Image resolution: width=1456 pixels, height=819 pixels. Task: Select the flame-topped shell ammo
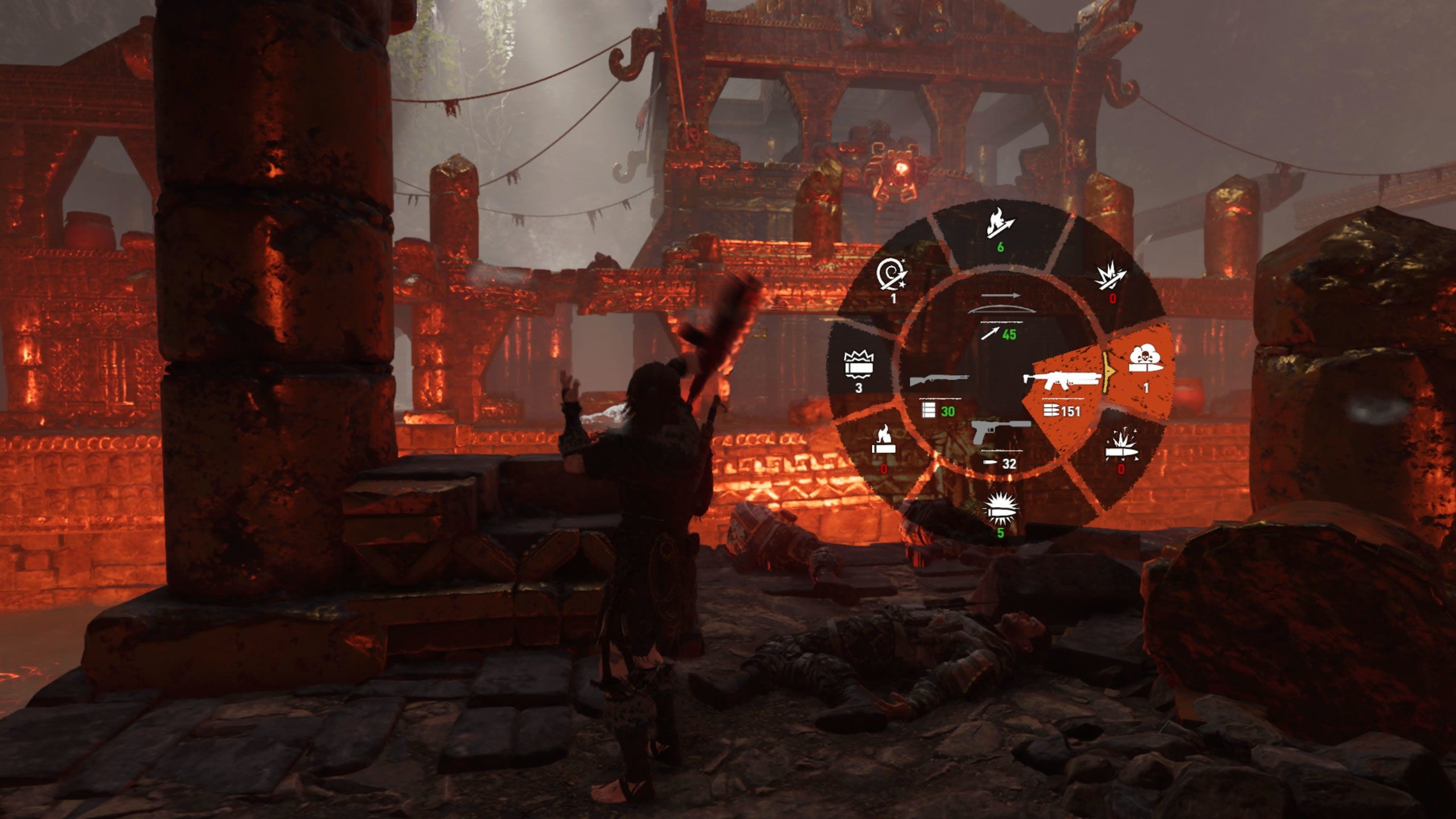(884, 445)
